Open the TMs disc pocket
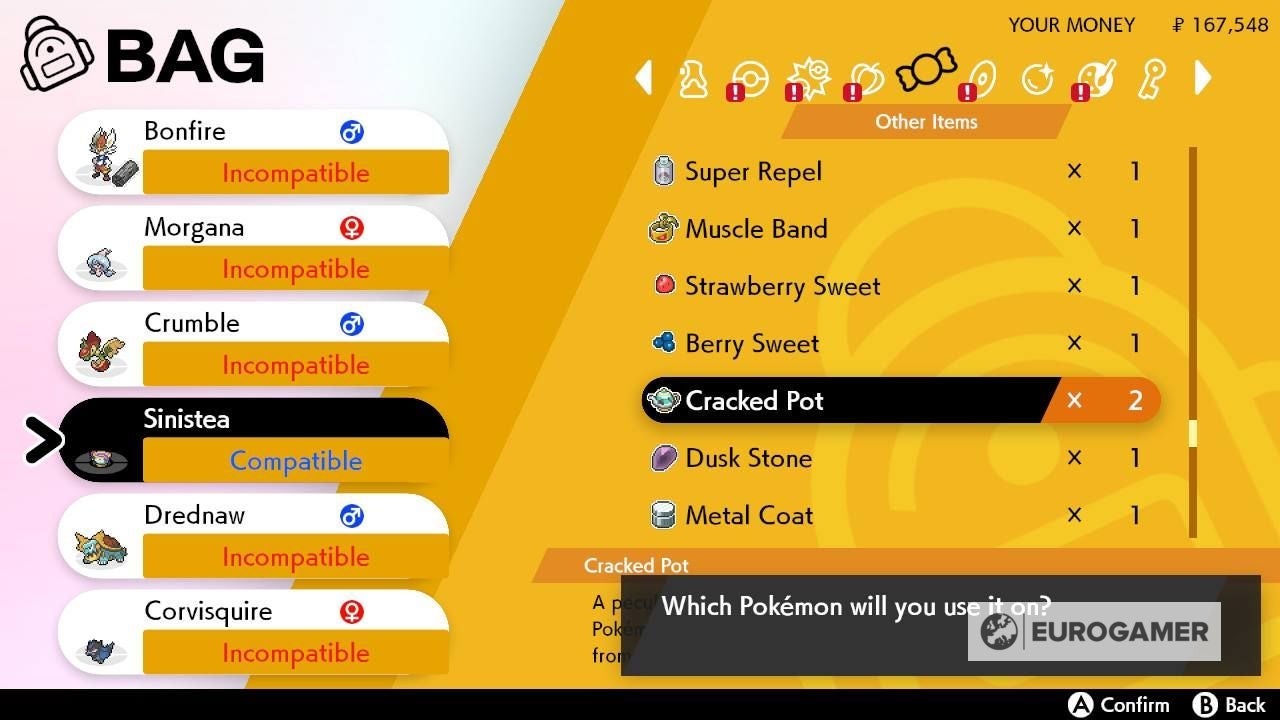The height and width of the screenshot is (720, 1280). pyautogui.click(x=981, y=78)
